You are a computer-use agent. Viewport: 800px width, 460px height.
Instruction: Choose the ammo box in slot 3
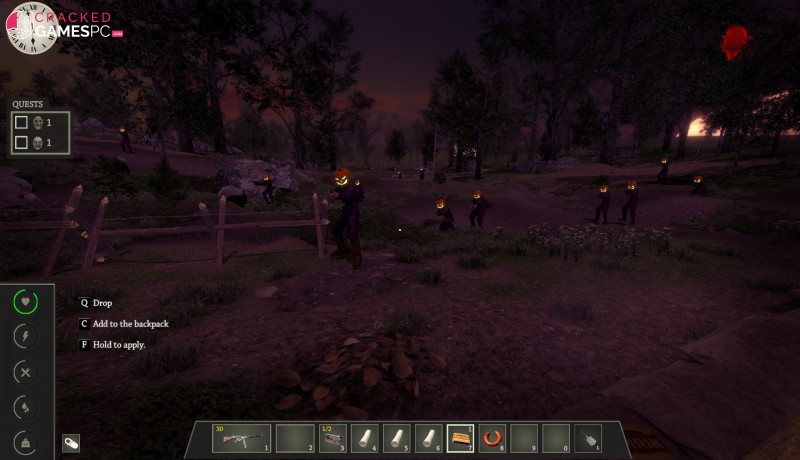pyautogui.click(x=335, y=438)
